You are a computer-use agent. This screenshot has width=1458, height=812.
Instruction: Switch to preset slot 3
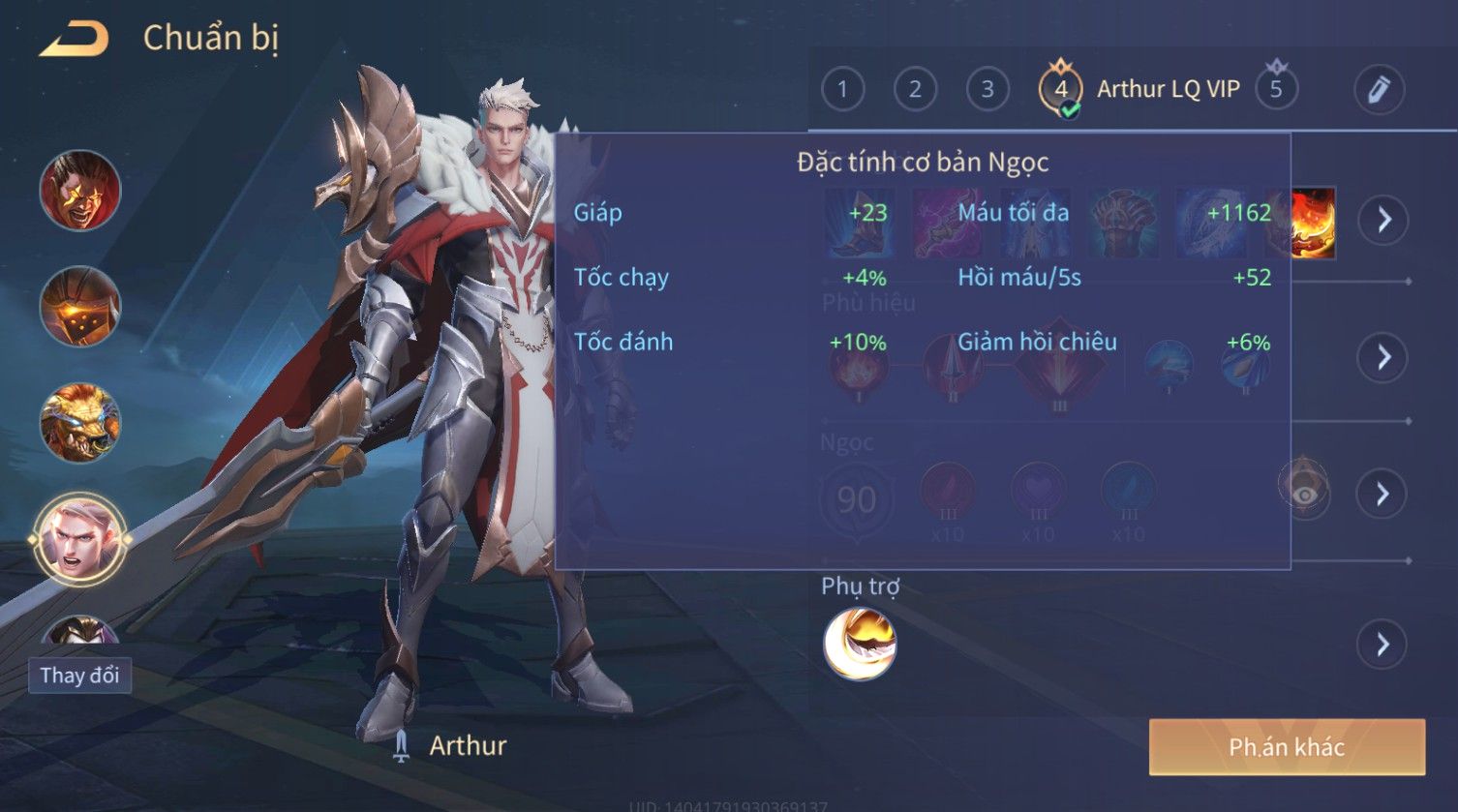(987, 90)
